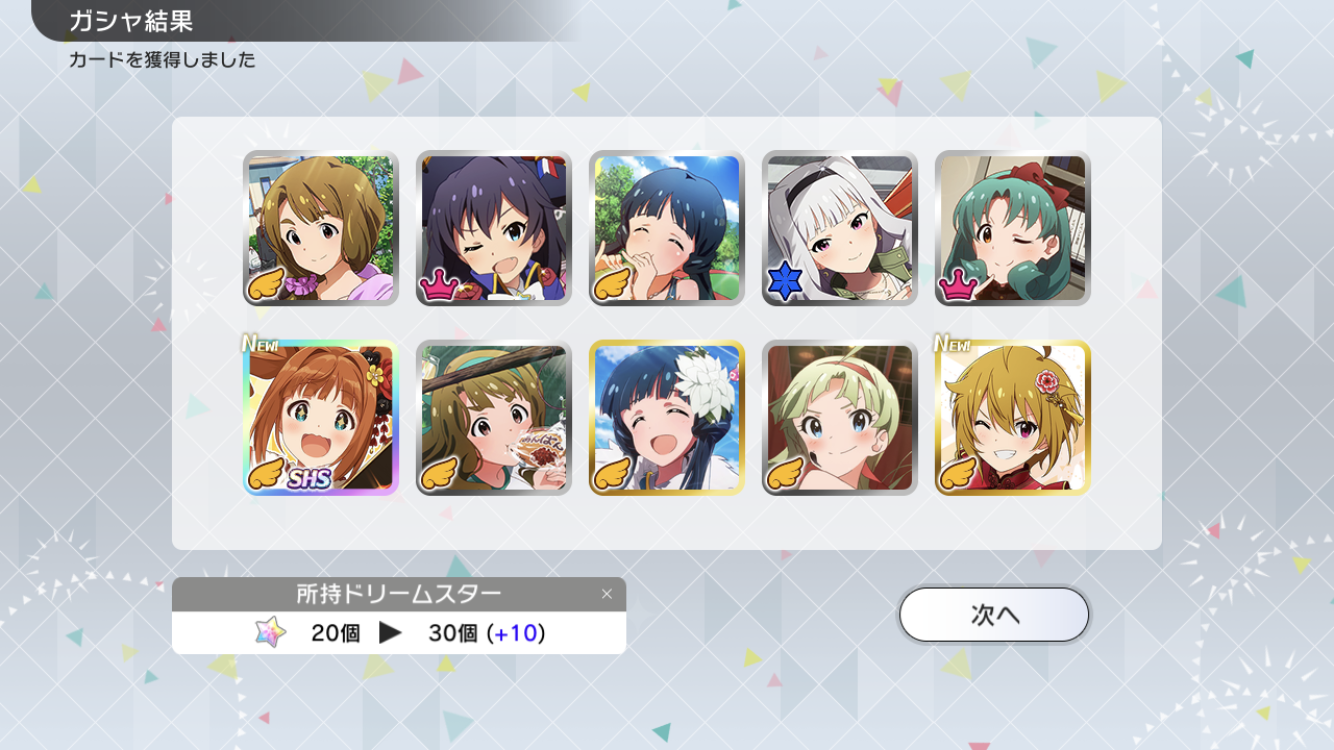Select the rainbow-framed SHS card
Viewport: 1334px width, 750px height.
pos(321,418)
